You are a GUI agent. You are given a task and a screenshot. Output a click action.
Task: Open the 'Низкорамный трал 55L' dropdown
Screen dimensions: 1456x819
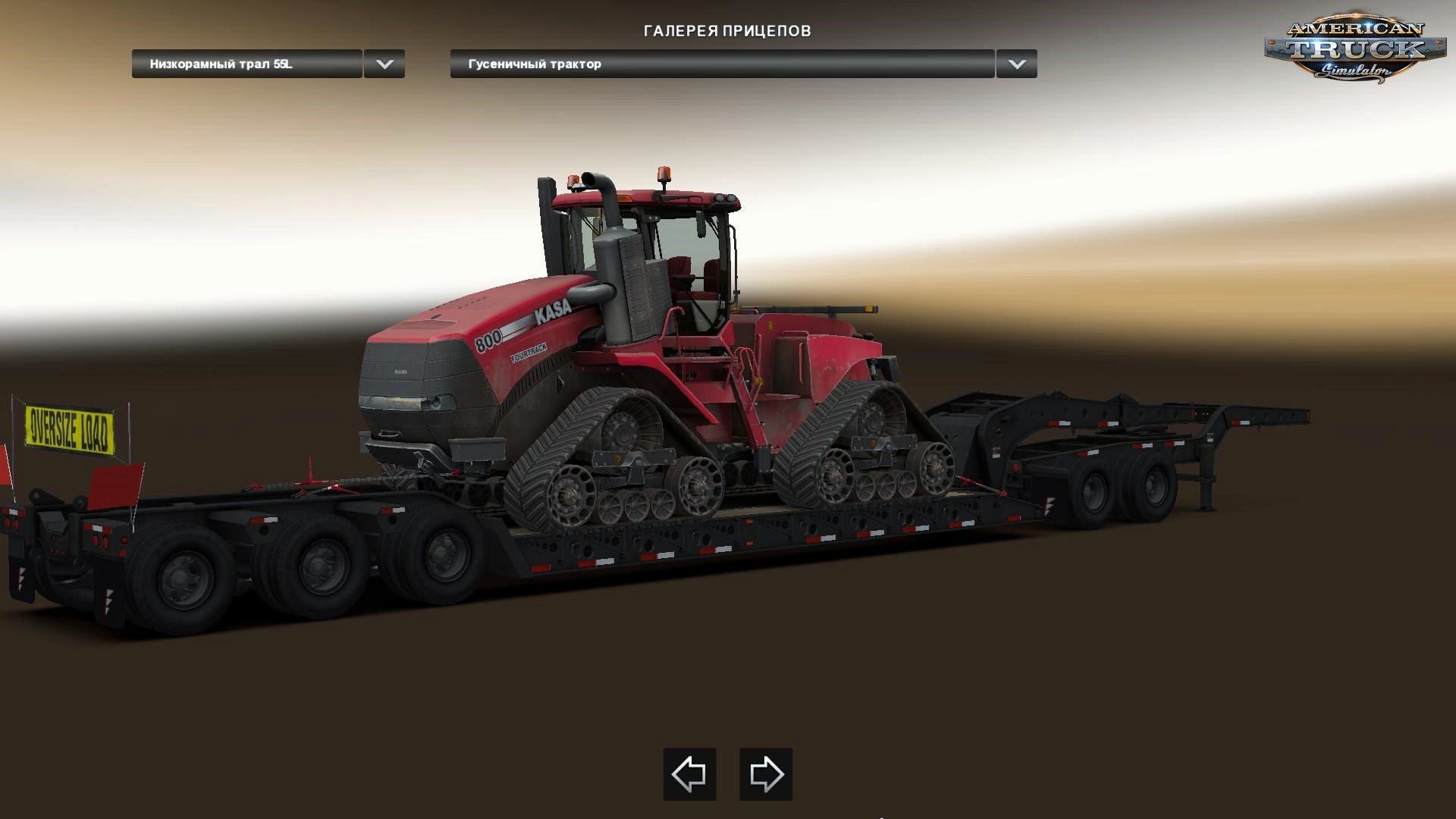[x=246, y=64]
